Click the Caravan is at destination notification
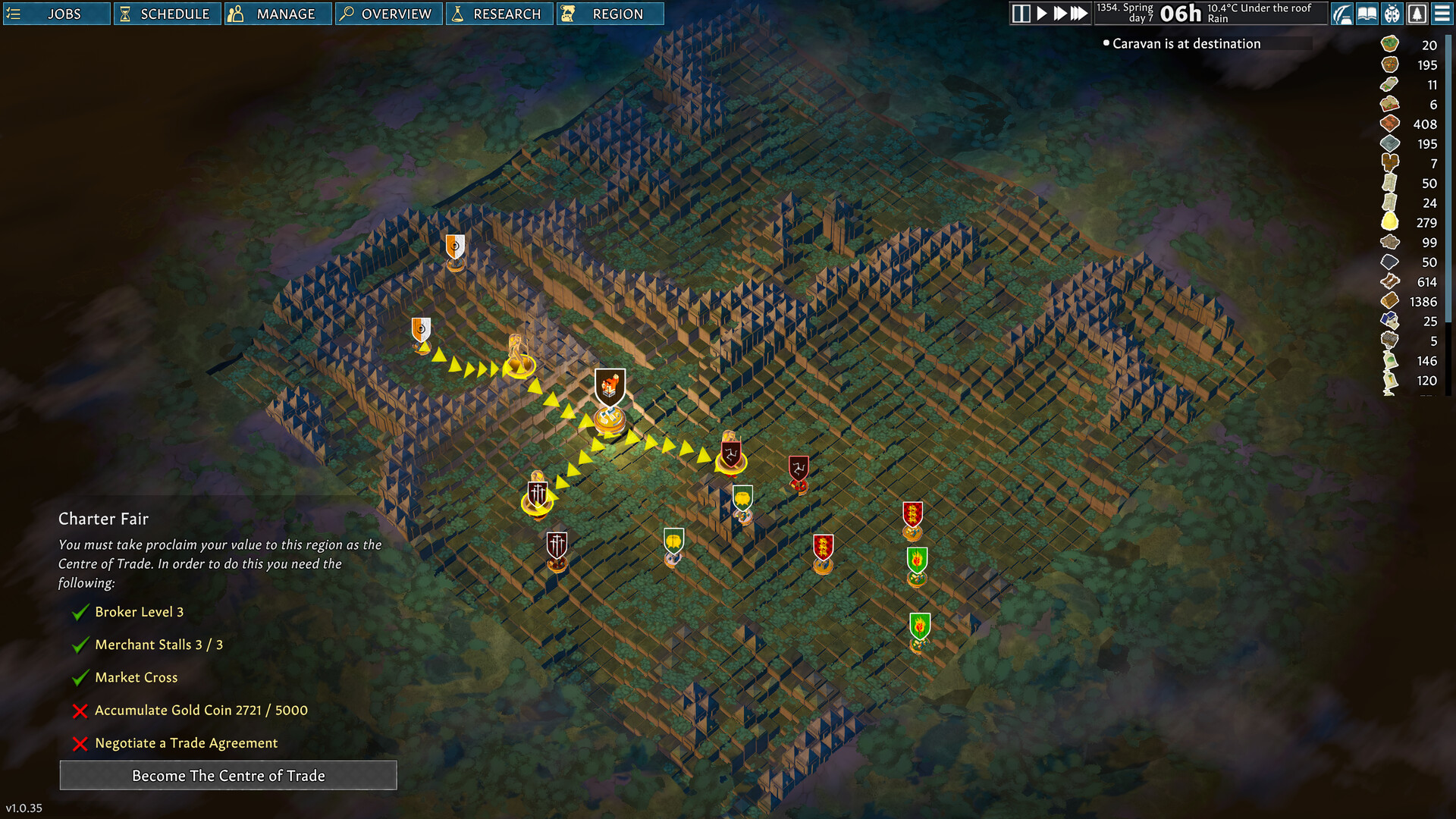This screenshot has width=1456, height=819. [1185, 43]
